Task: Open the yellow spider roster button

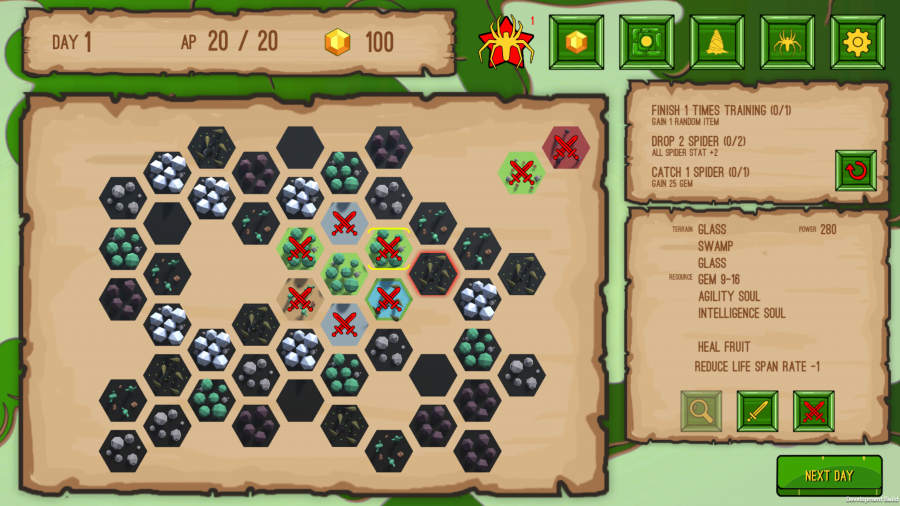Action: (787, 42)
